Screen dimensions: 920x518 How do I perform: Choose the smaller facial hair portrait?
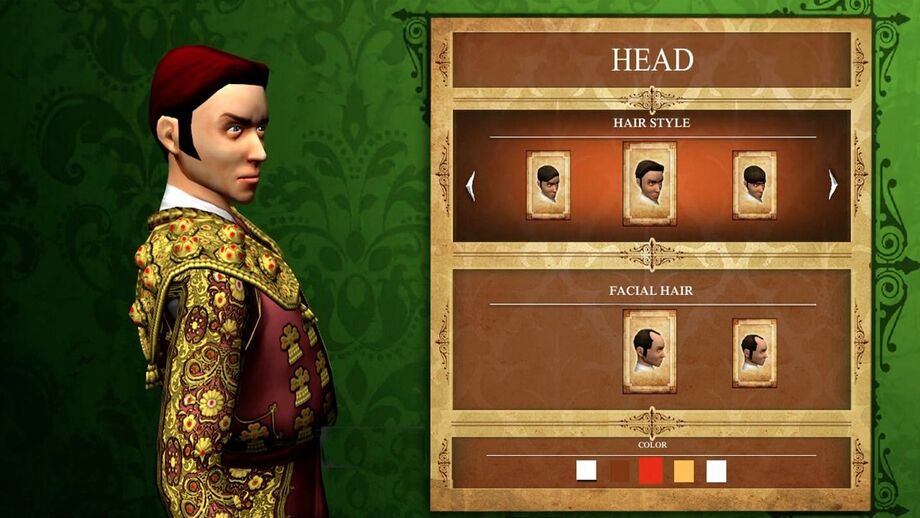(x=754, y=352)
